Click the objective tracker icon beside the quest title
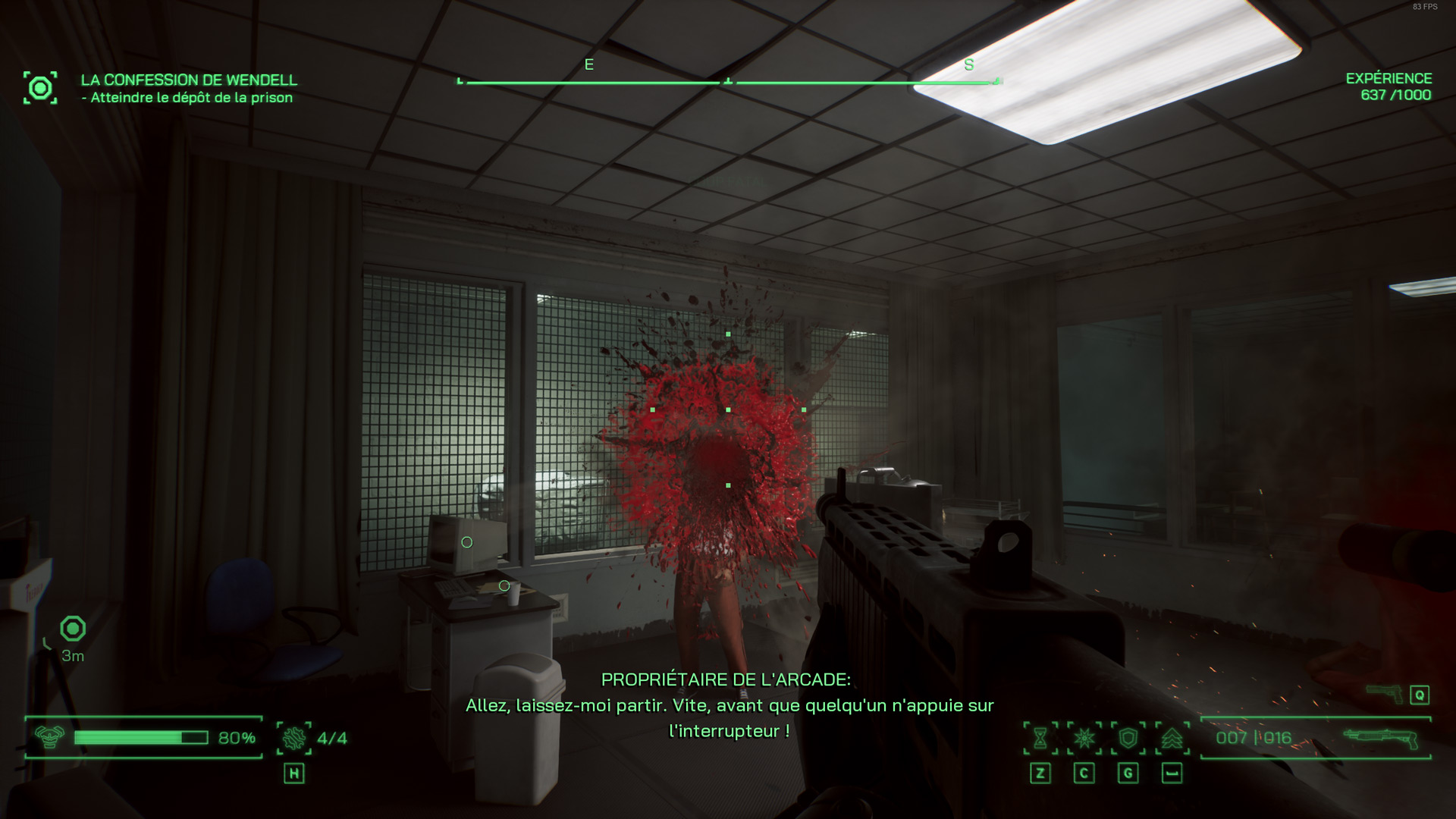 (x=40, y=88)
